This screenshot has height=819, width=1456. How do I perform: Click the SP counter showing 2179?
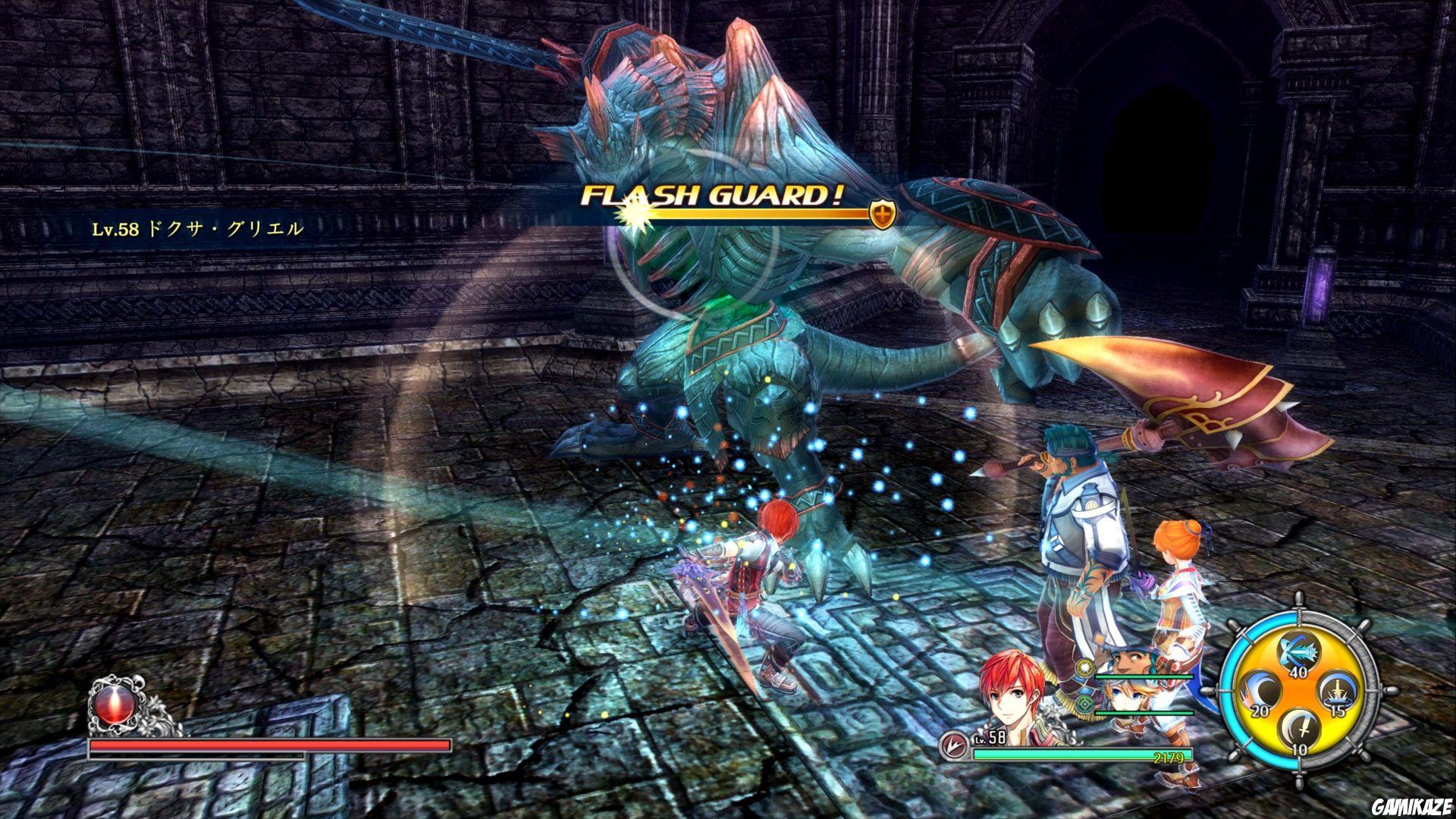point(1169,757)
